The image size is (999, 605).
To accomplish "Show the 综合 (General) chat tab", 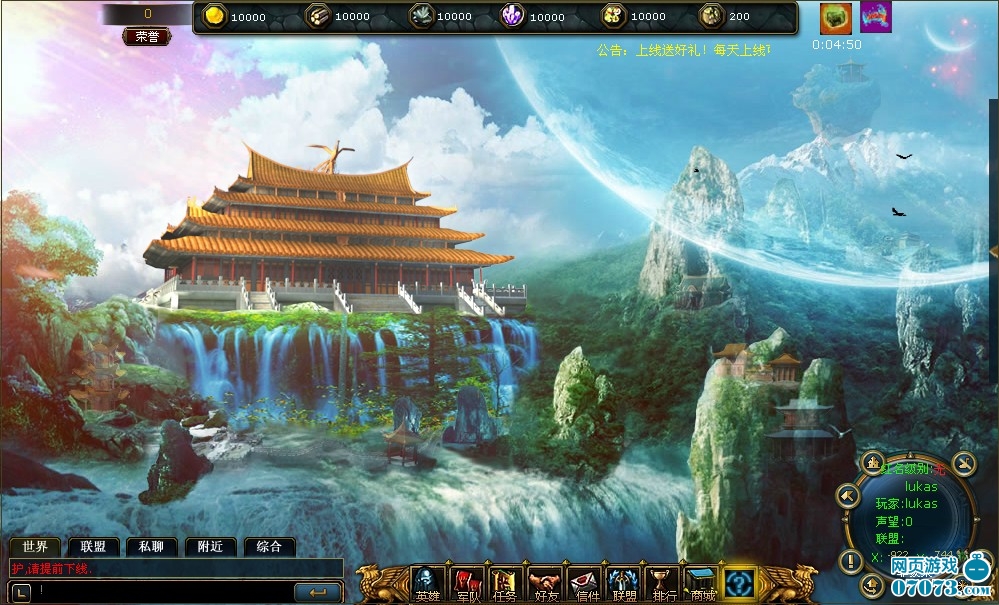I will 269,547.
